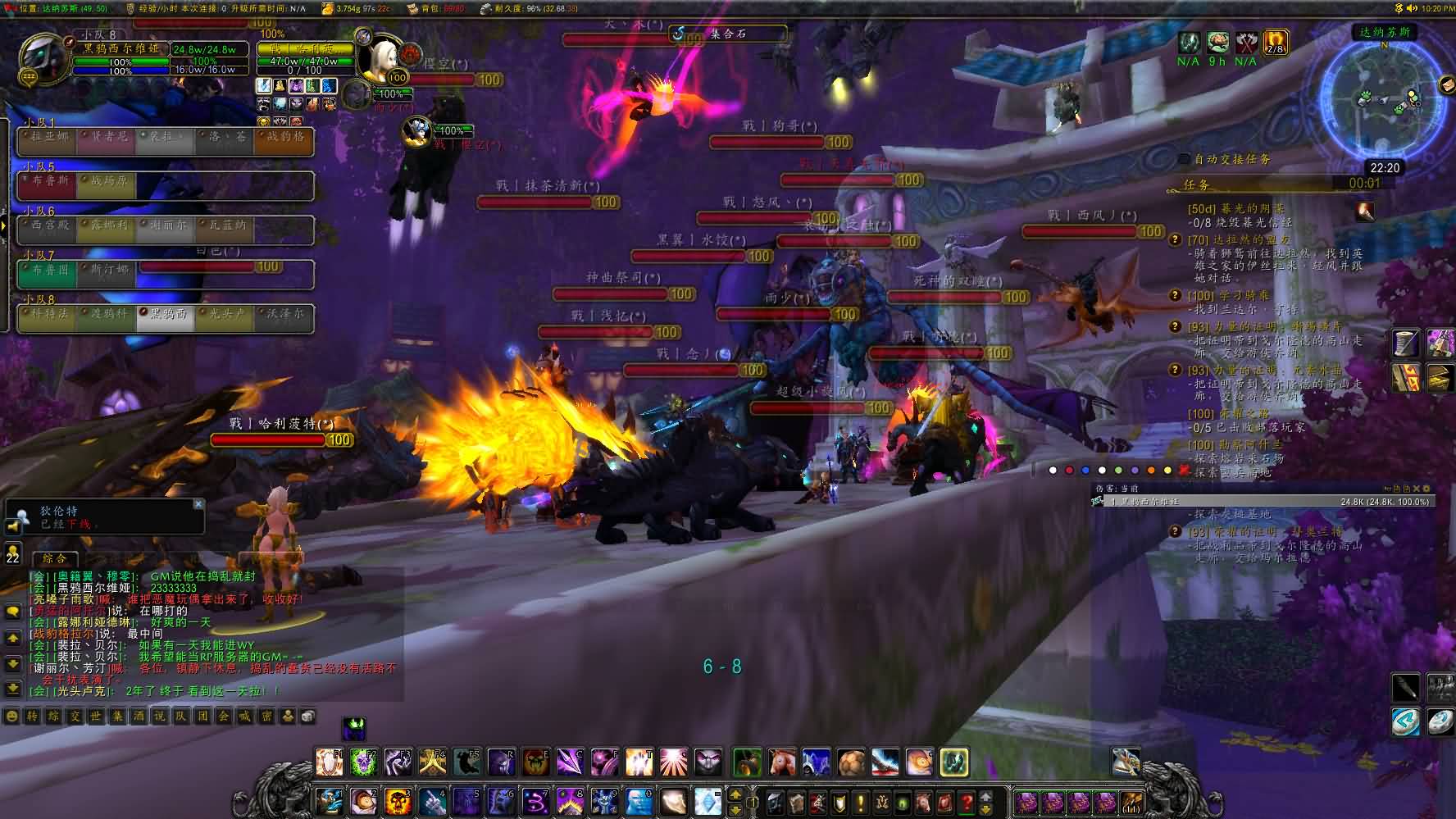Activate the flaming skull ability in slot 3
This screenshot has height=819, width=1456.
pyautogui.click(x=398, y=799)
